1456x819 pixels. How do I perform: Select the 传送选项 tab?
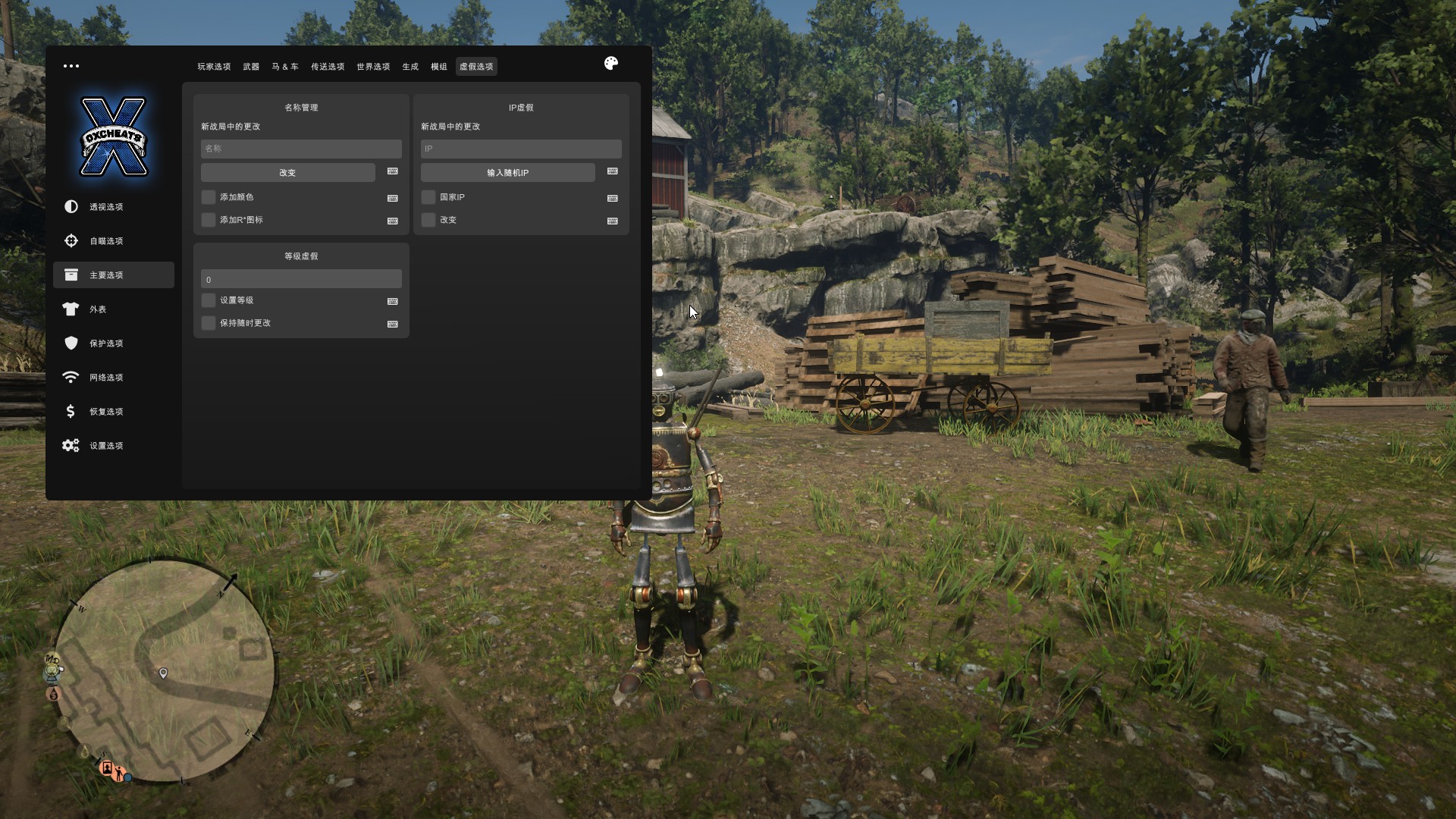point(328,67)
